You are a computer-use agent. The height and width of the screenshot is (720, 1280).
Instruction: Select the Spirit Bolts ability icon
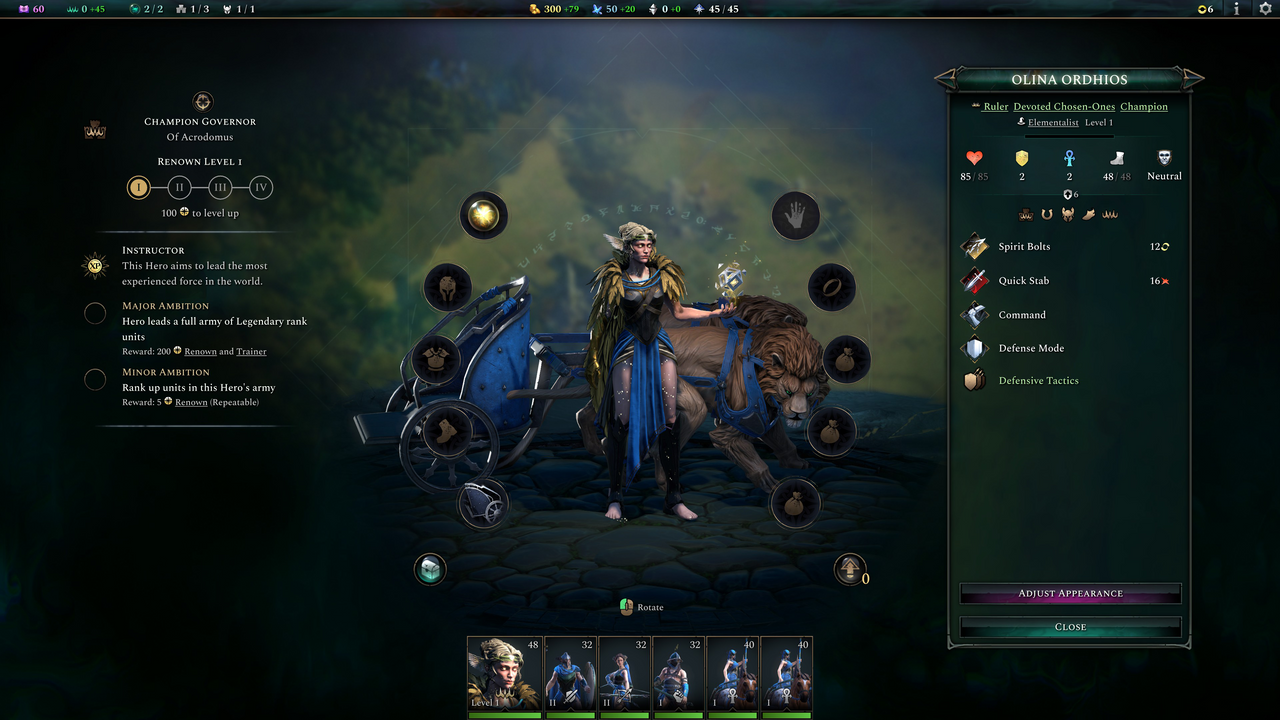click(x=974, y=246)
